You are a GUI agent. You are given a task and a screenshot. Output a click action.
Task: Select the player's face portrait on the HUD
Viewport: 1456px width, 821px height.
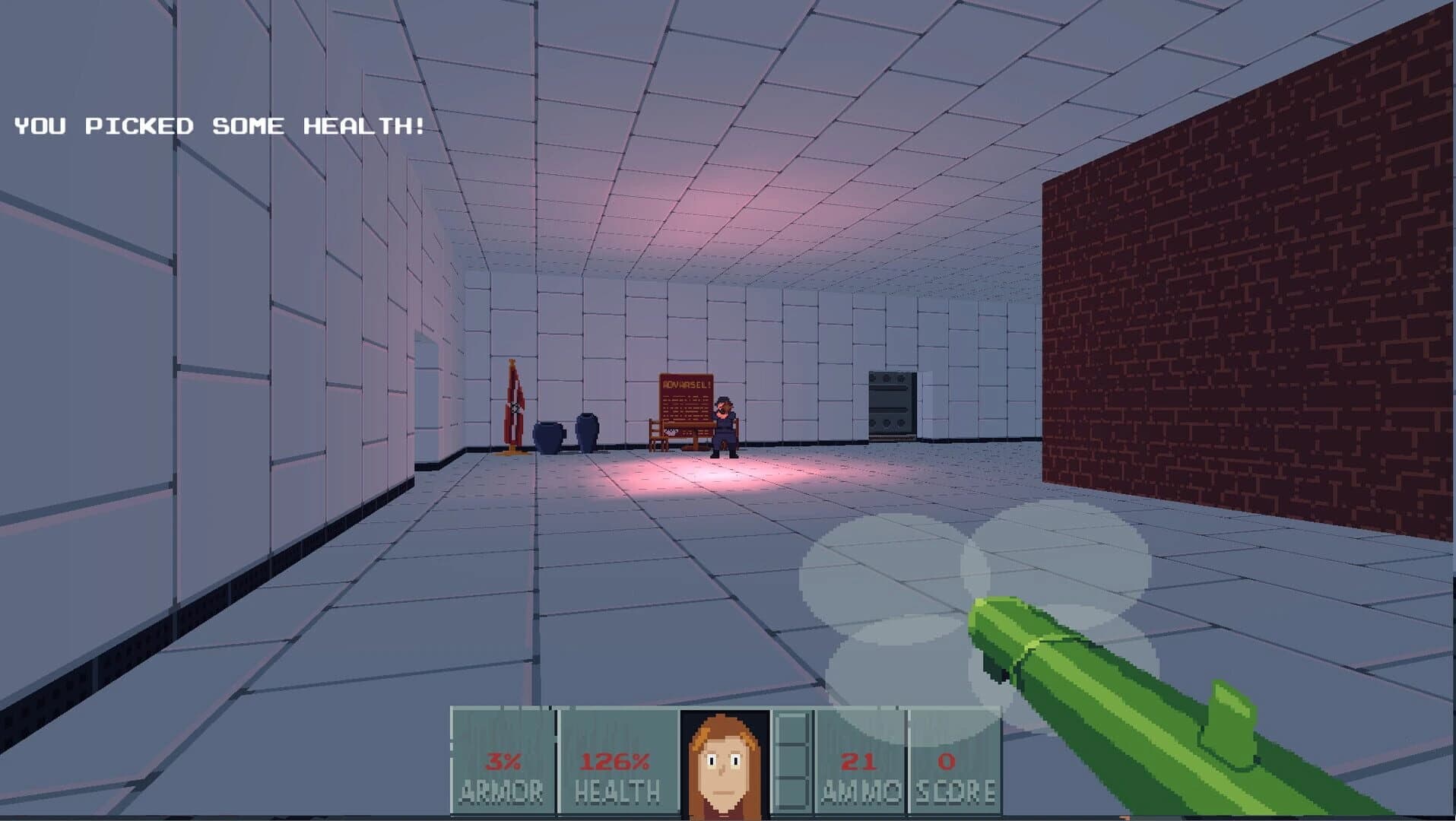coord(722,760)
